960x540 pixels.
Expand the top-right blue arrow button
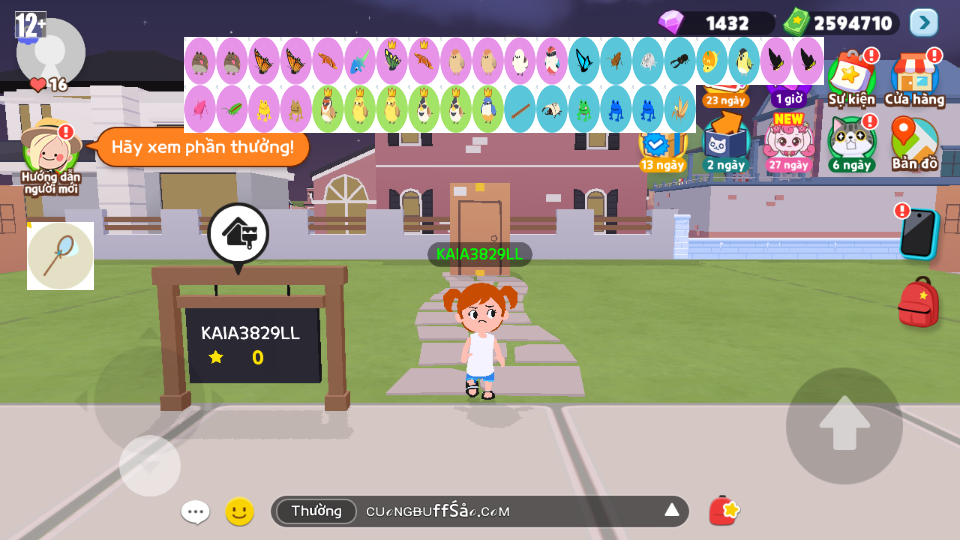pos(923,22)
